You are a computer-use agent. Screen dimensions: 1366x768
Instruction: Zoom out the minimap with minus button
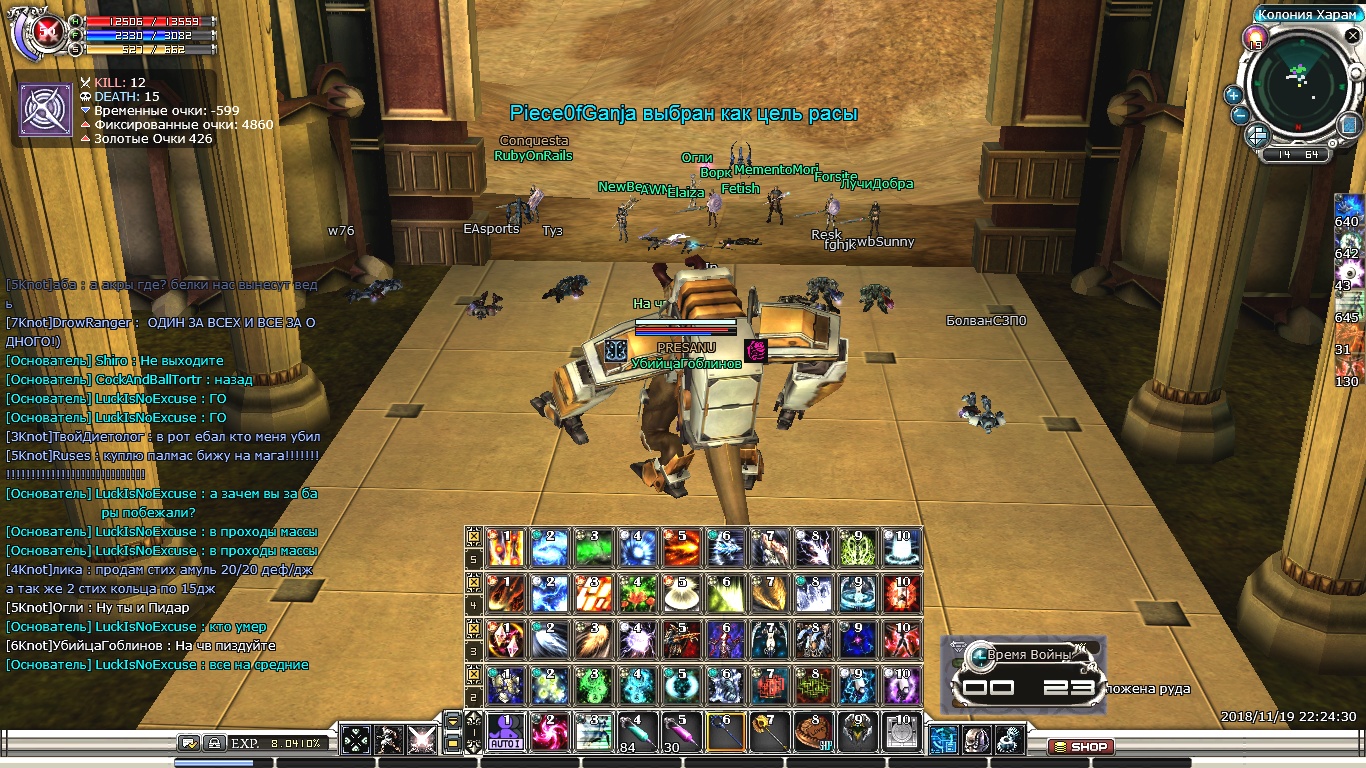coord(1240,114)
